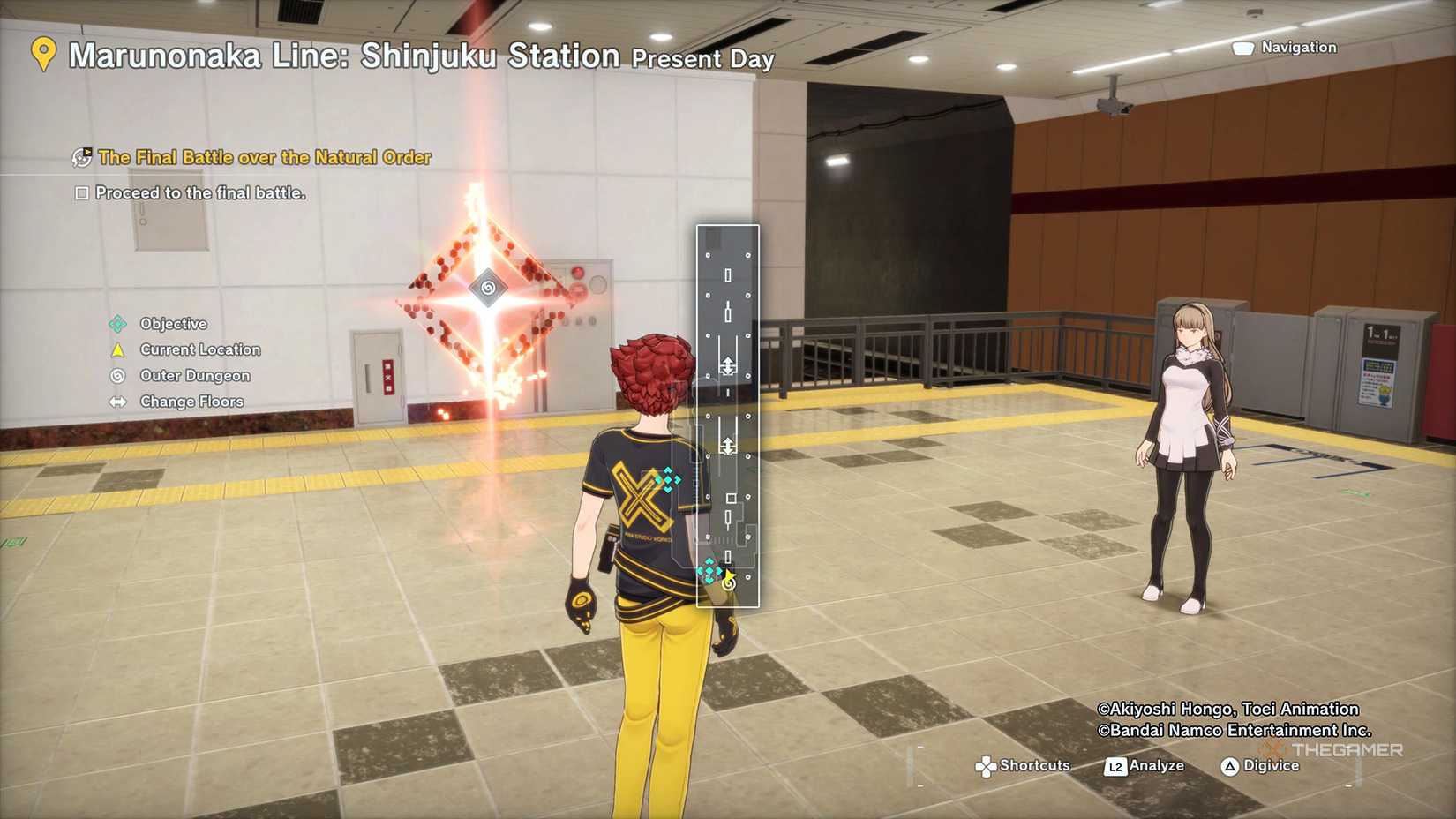Select the Final Battle over the Natural Order quest
The width and height of the screenshot is (1456, 819).
pos(264,158)
